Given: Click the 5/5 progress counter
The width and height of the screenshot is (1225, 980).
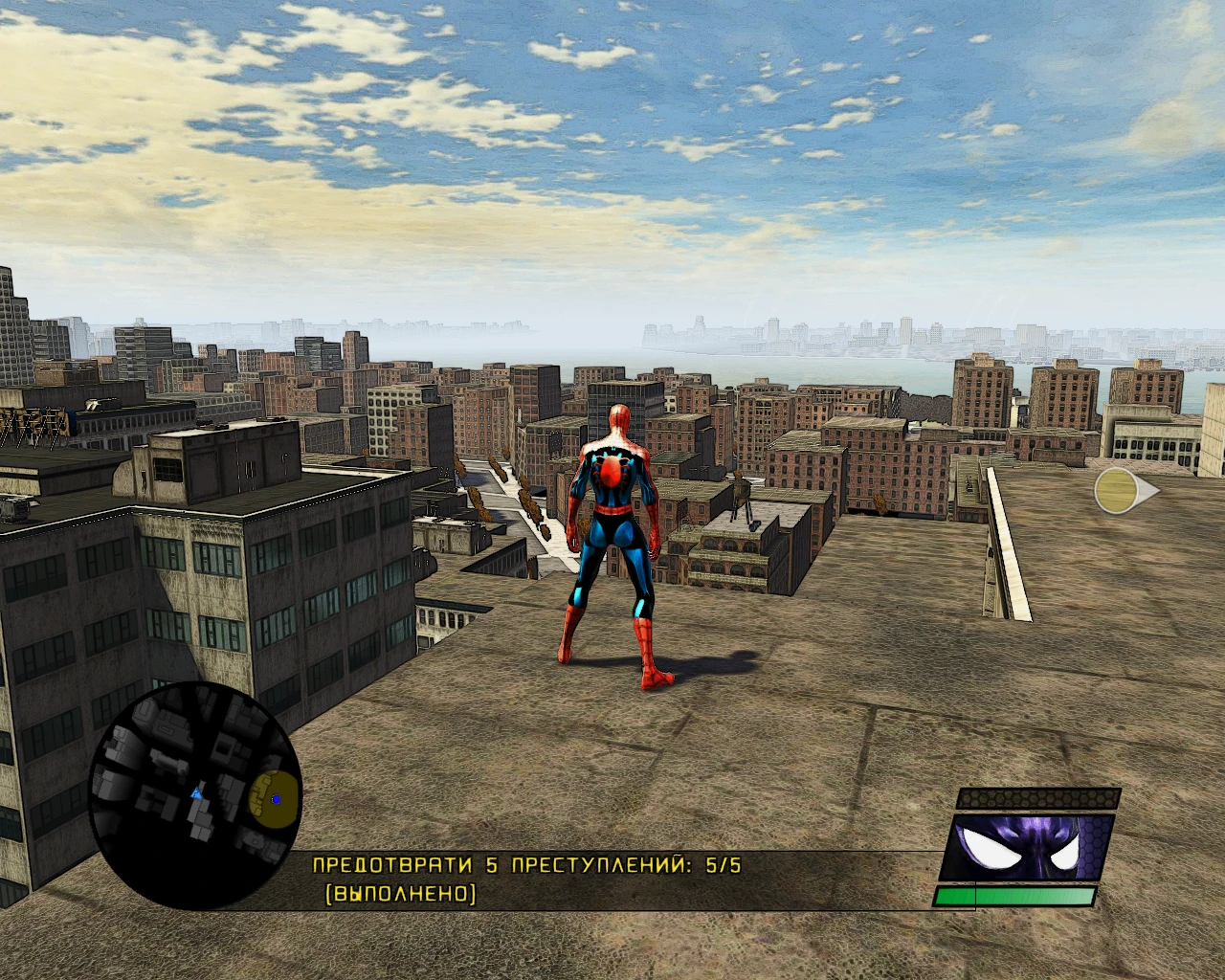Looking at the screenshot, I should coord(720,863).
